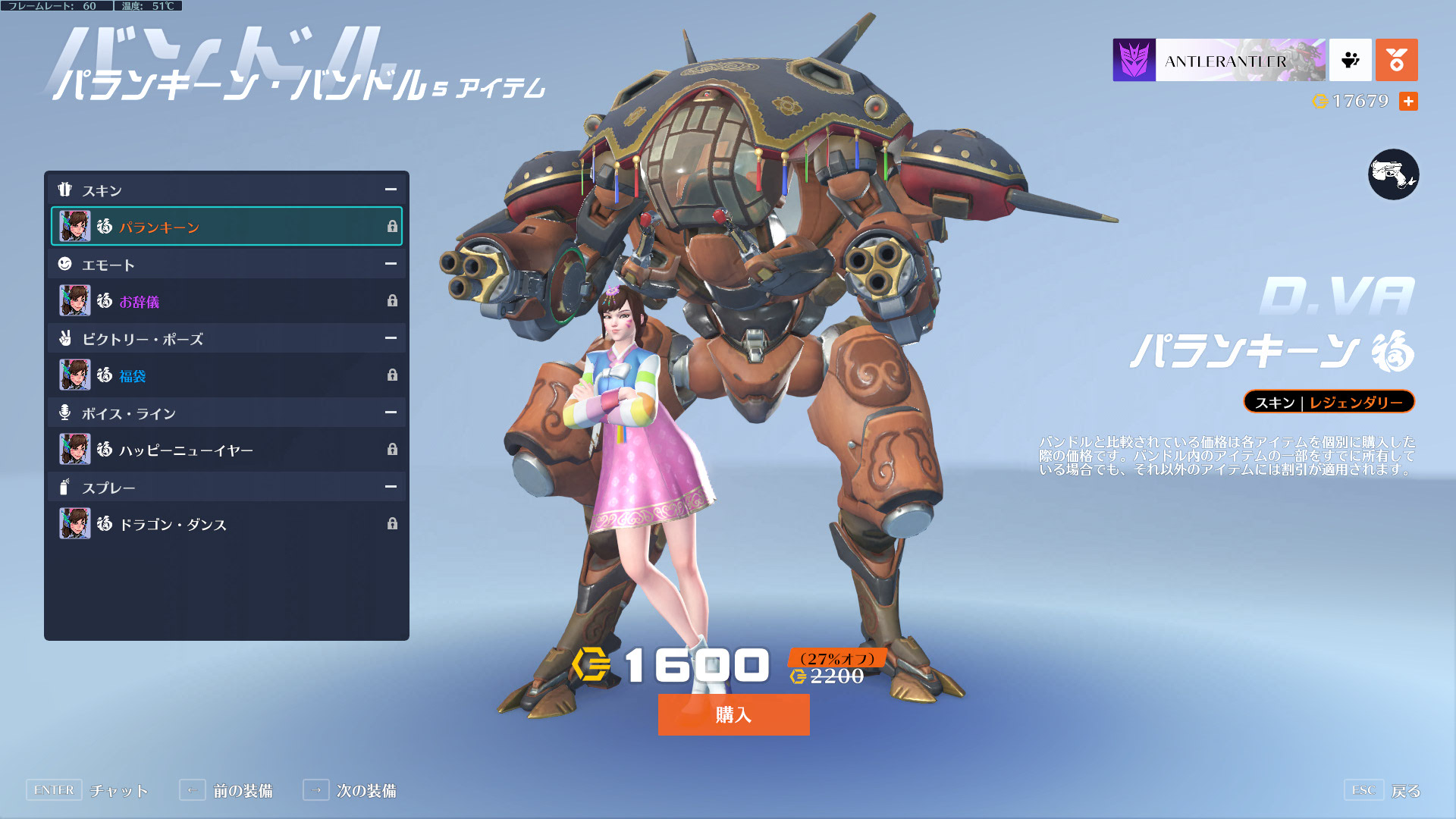Open the social group icon
This screenshot has width=1456, height=819.
pyautogui.click(x=1351, y=60)
